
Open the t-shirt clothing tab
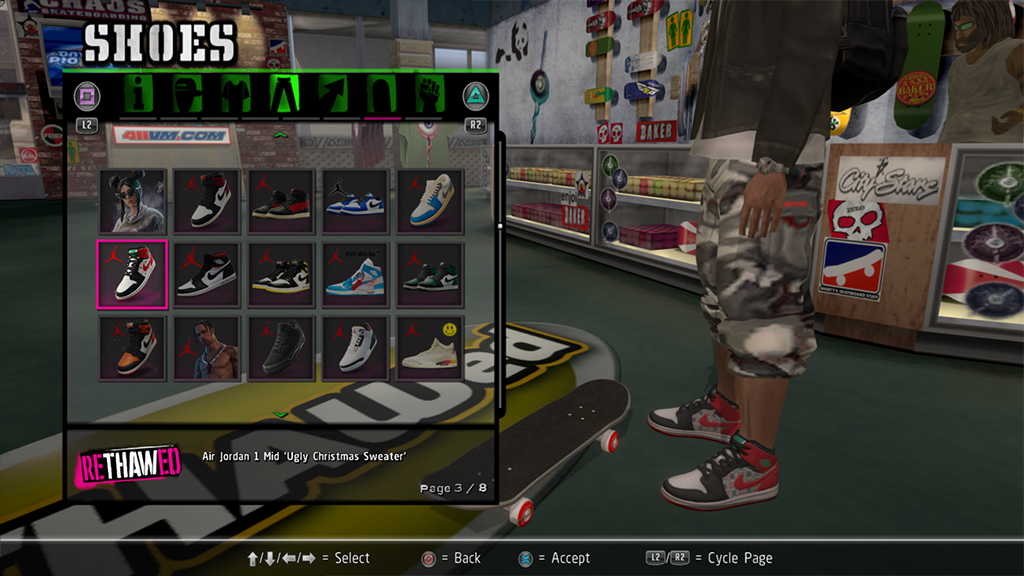point(235,95)
